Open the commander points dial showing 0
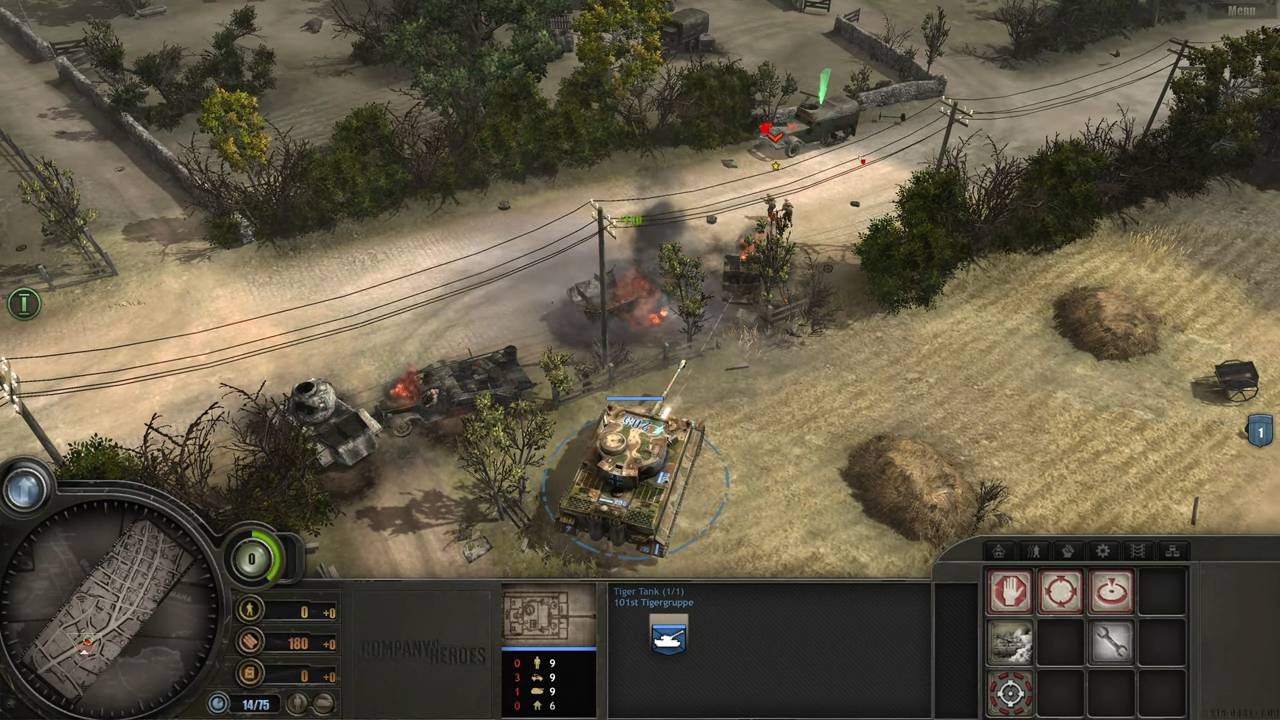The height and width of the screenshot is (720, 1280). (x=253, y=558)
